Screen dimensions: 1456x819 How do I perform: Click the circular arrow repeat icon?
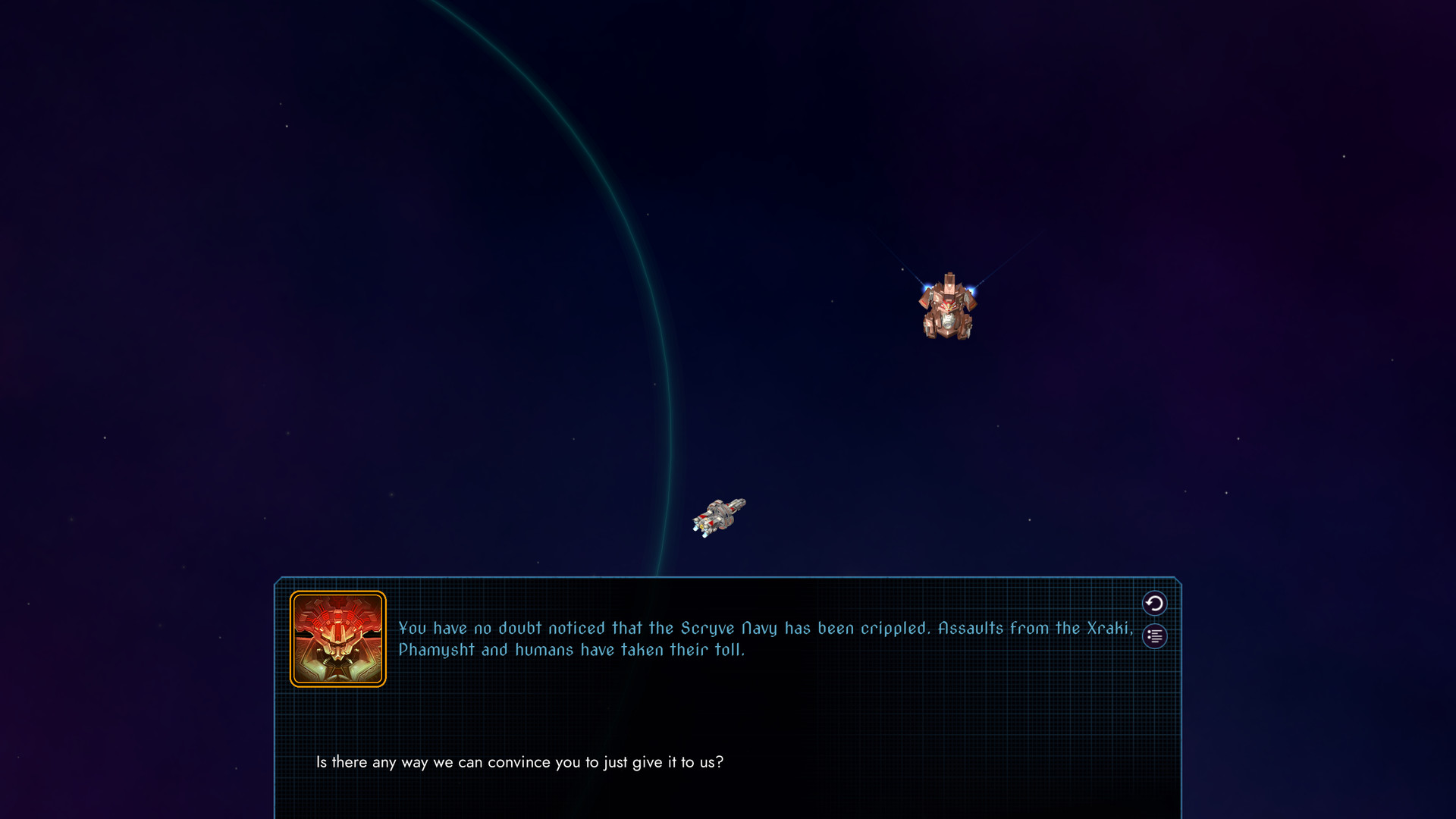click(1153, 604)
